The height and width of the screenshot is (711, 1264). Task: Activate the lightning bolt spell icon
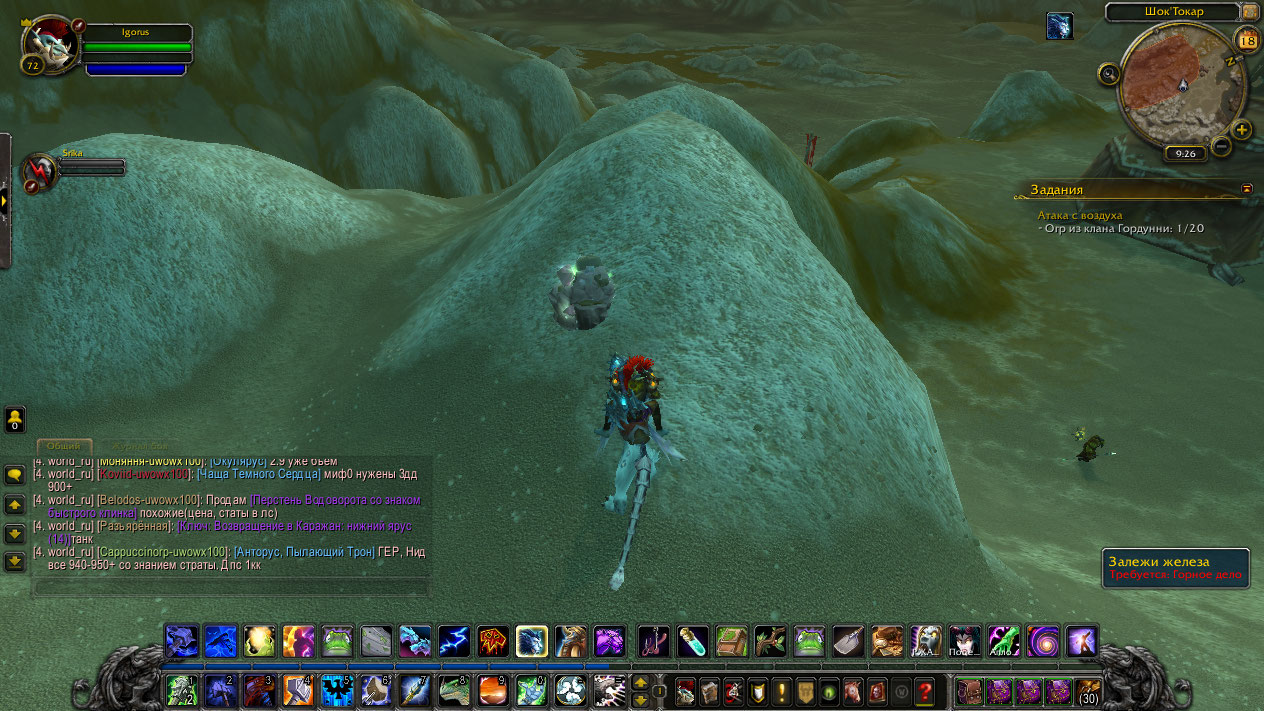pyautogui.click(x=453, y=641)
